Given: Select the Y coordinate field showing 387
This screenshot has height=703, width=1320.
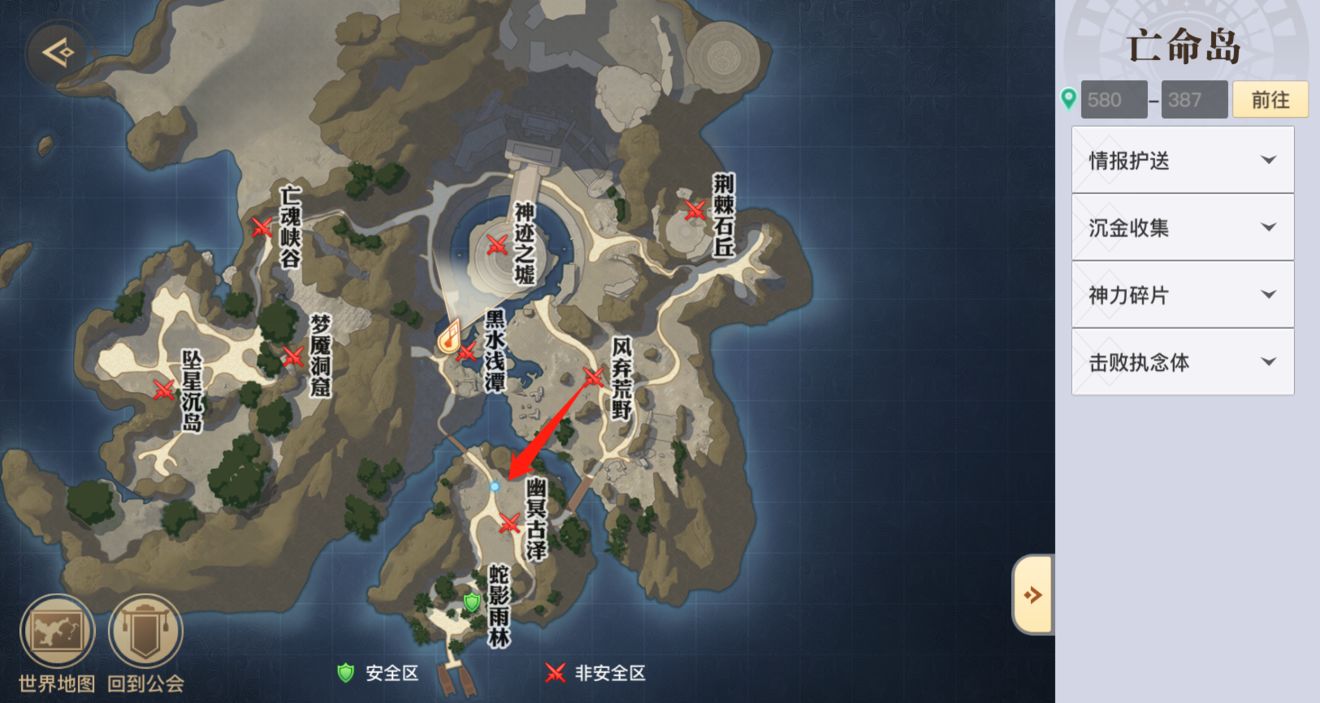Looking at the screenshot, I should coord(1194,100).
